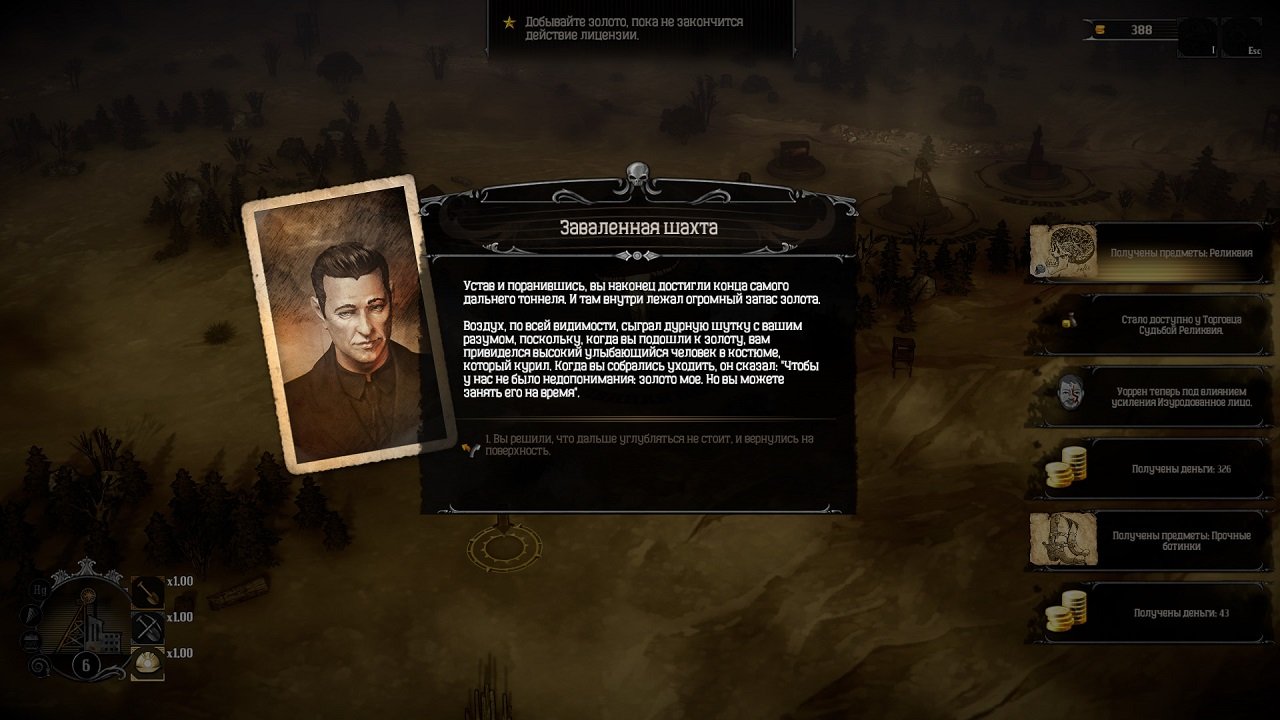Click the gold coin icon beside 388
The image size is (1280, 720).
pos(1100,30)
